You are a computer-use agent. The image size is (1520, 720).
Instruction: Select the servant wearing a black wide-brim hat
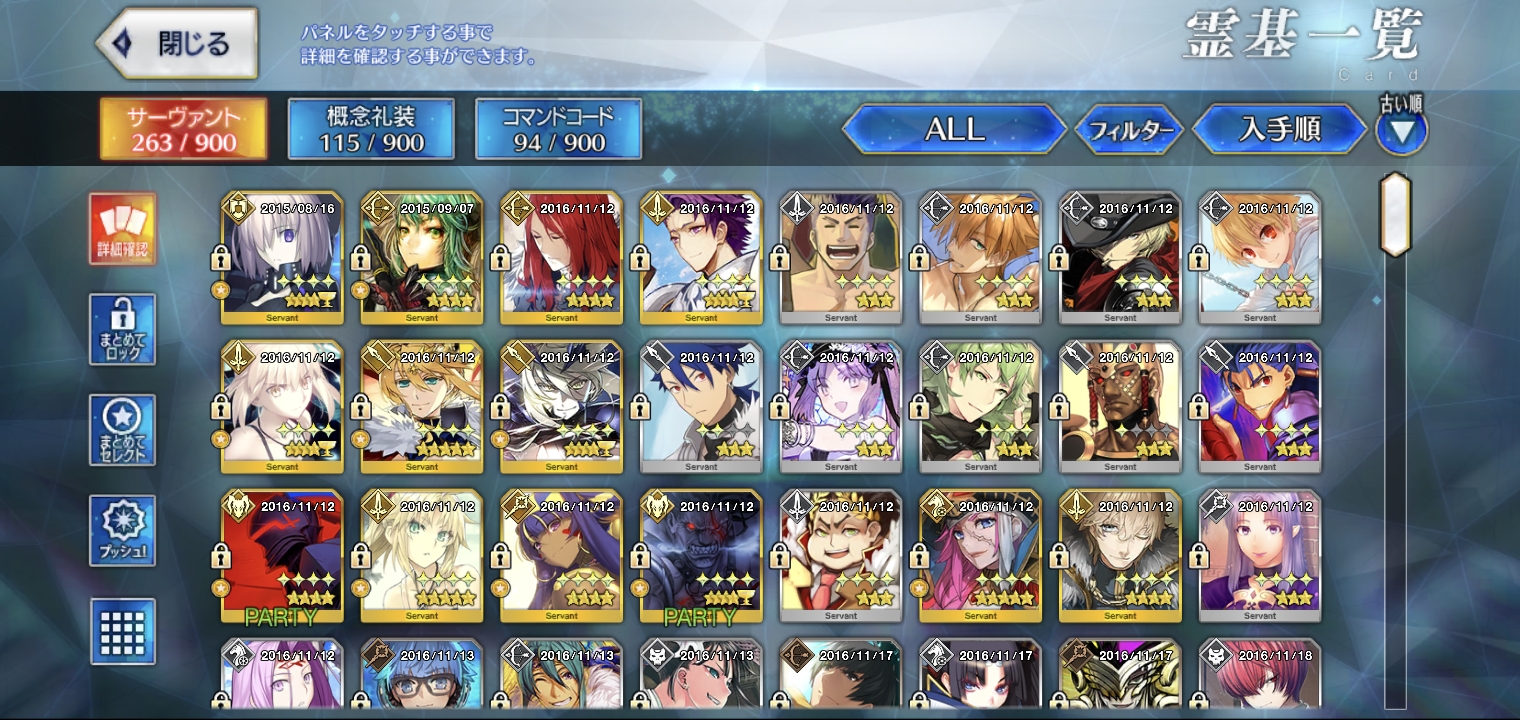[1120, 258]
